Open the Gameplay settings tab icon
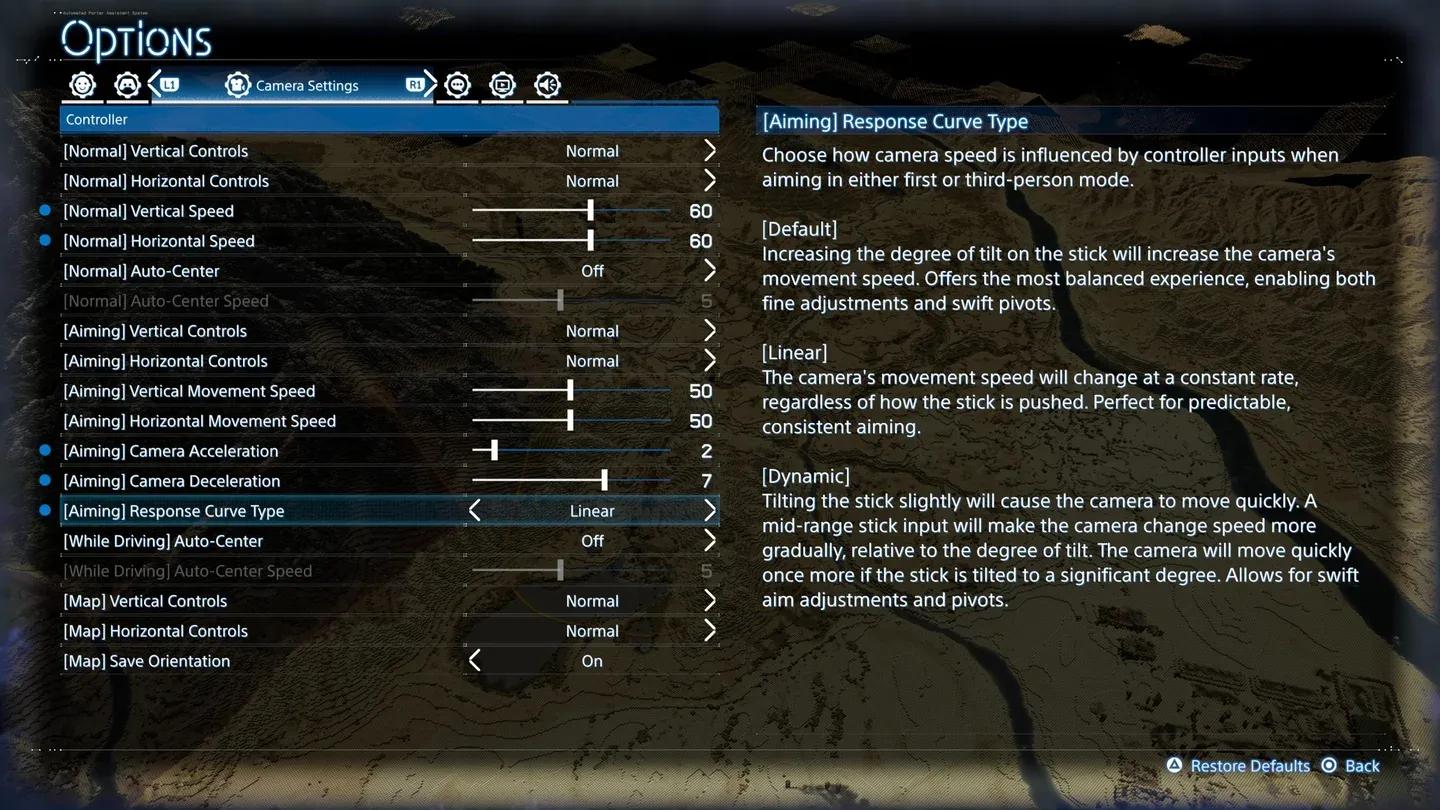The height and width of the screenshot is (810, 1440). (x=82, y=84)
